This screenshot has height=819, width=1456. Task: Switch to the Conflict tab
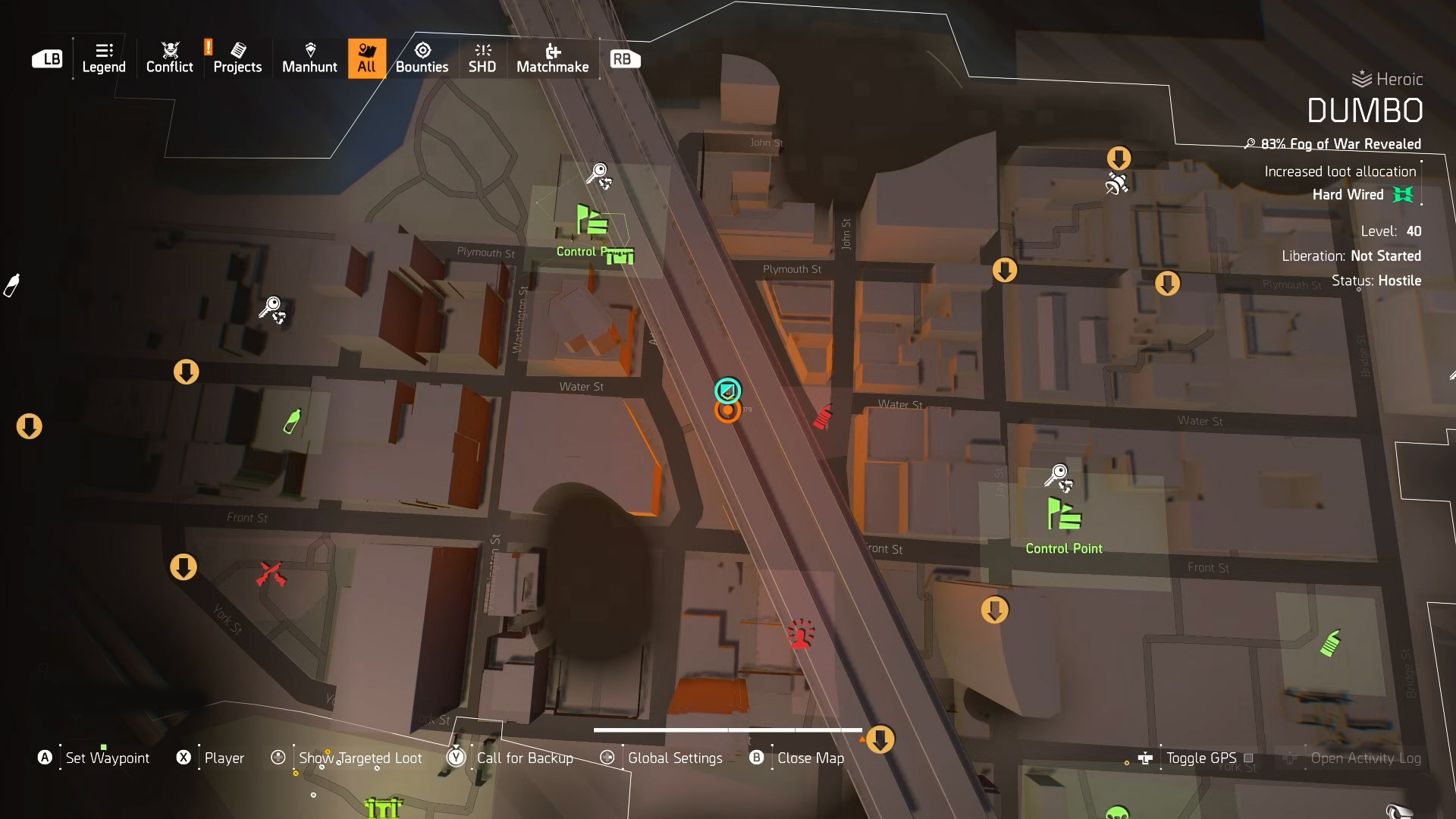[169, 58]
